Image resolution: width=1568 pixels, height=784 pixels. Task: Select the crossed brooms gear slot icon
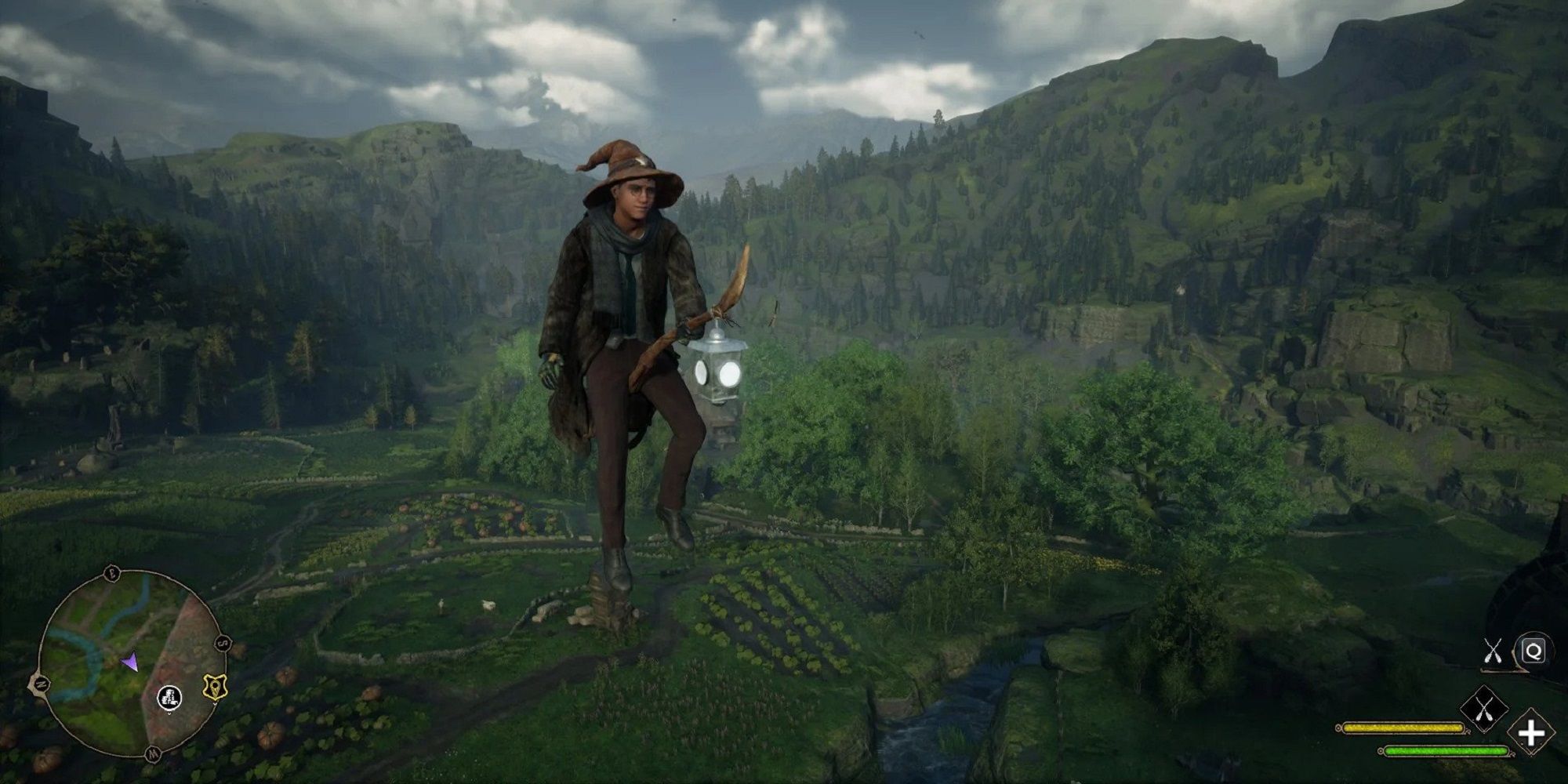tap(1484, 709)
